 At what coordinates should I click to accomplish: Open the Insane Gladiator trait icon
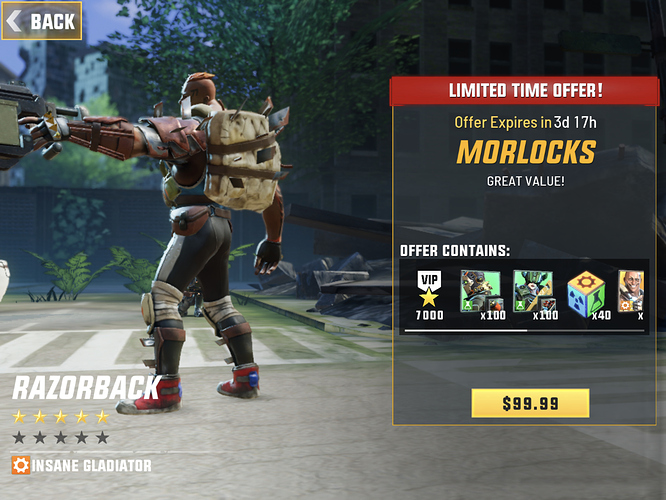(x=21, y=465)
